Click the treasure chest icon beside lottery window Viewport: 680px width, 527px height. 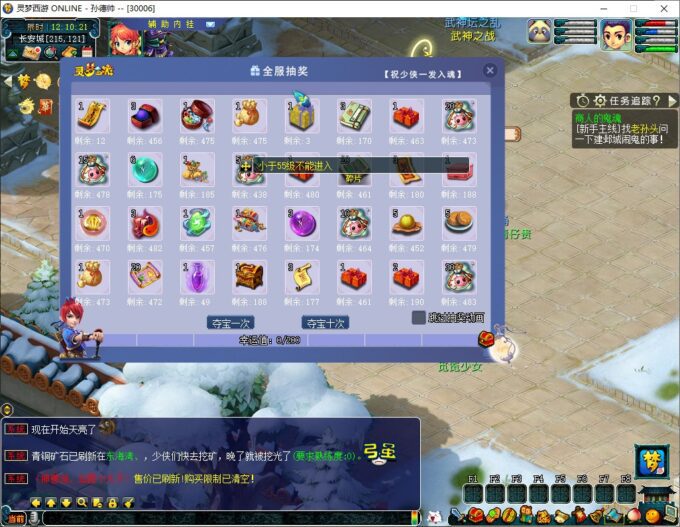tap(485, 341)
